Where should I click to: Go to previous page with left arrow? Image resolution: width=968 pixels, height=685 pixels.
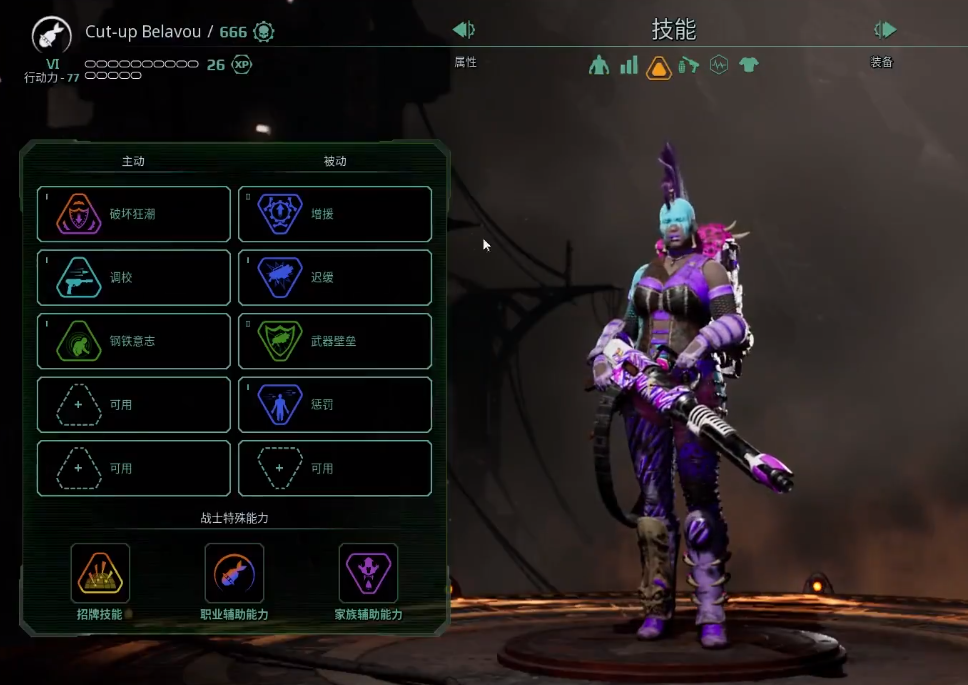[464, 30]
